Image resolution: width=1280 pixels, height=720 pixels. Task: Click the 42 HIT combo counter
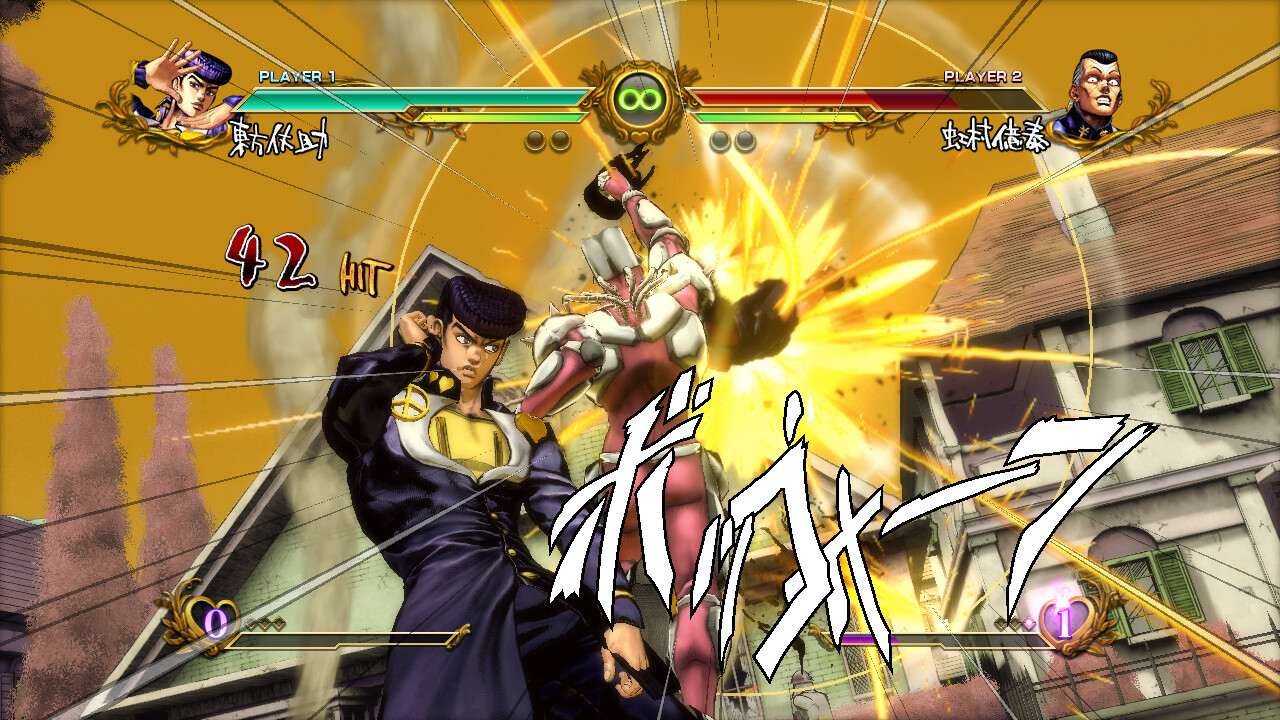click(300, 262)
